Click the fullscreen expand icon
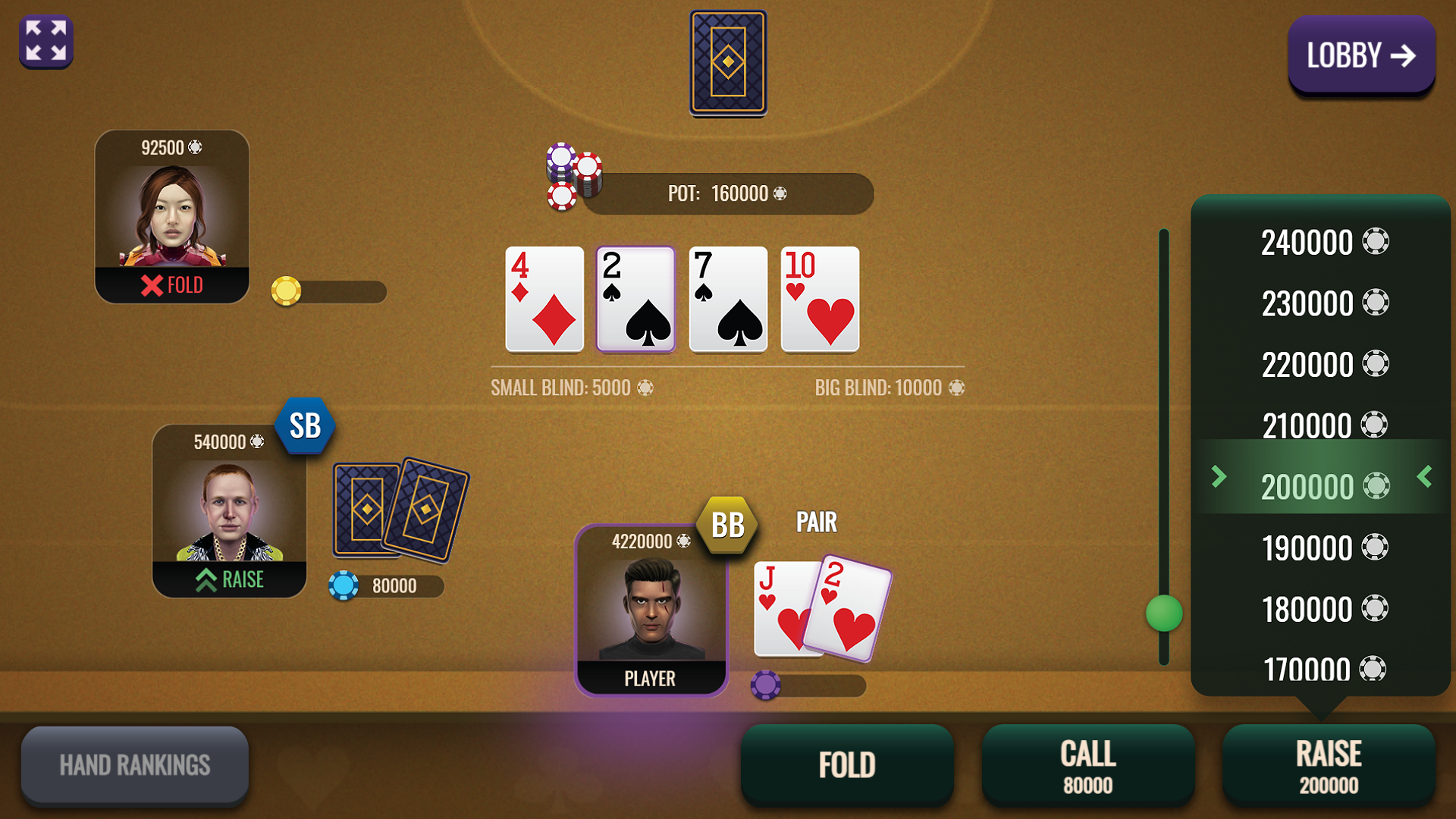Screen dimensions: 1456x819 point(45,42)
